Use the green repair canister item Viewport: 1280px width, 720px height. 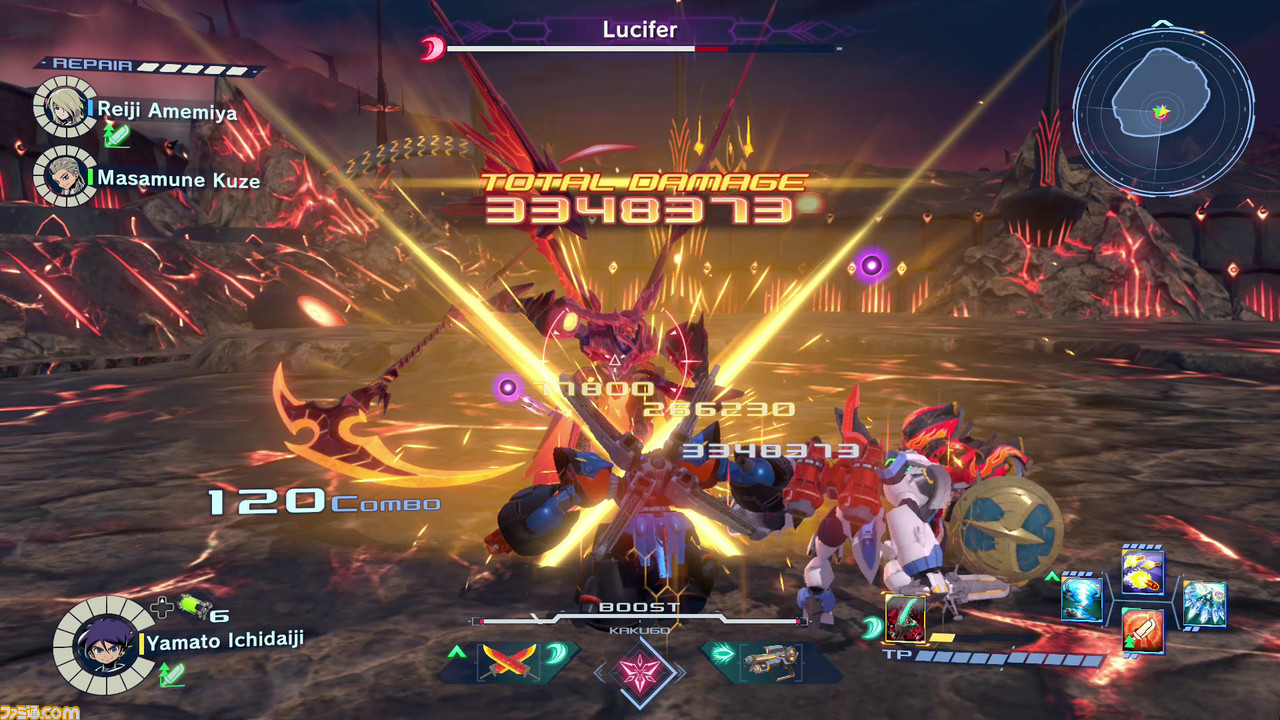(x=192, y=609)
